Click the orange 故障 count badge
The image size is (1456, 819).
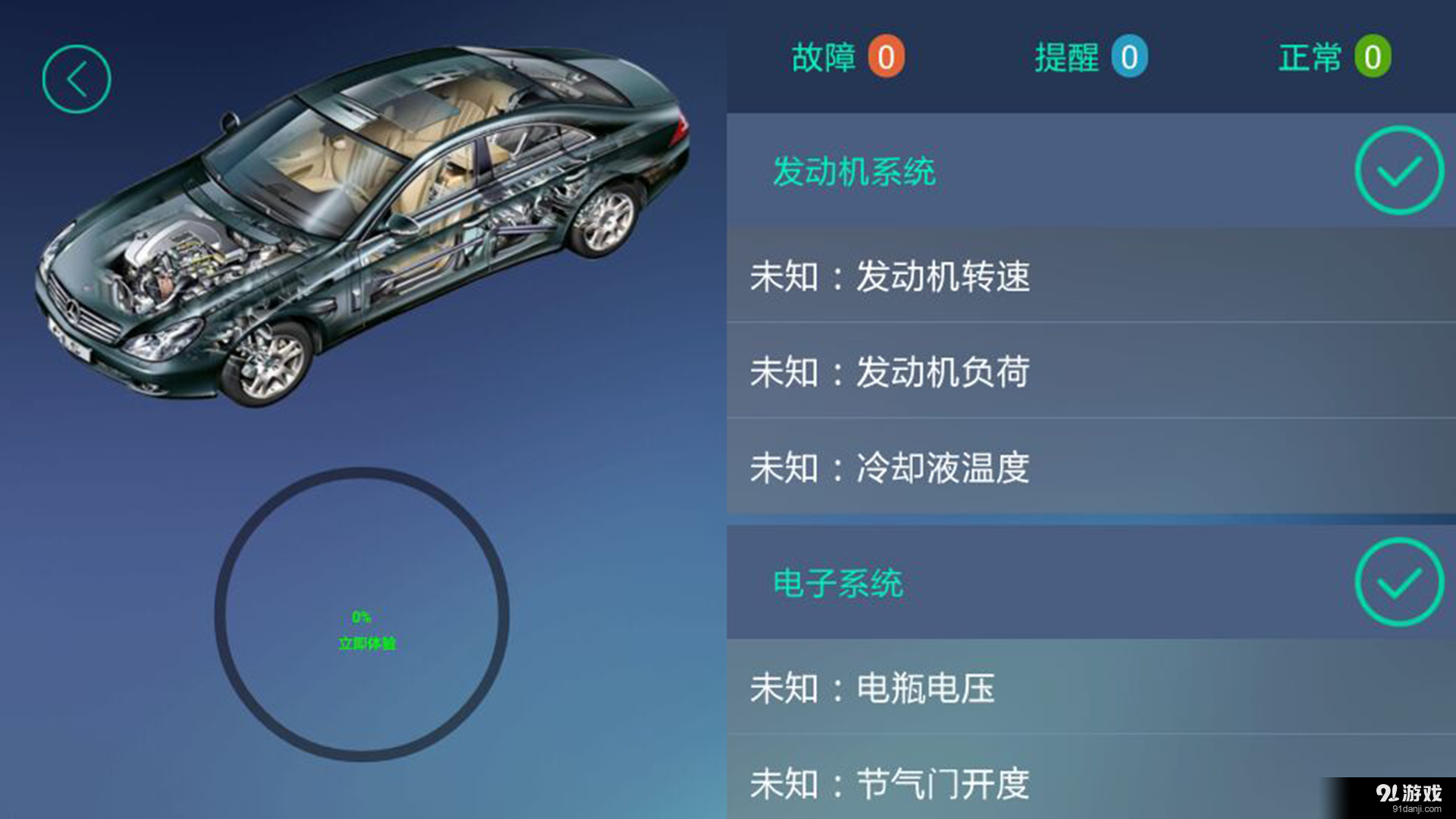(x=887, y=55)
